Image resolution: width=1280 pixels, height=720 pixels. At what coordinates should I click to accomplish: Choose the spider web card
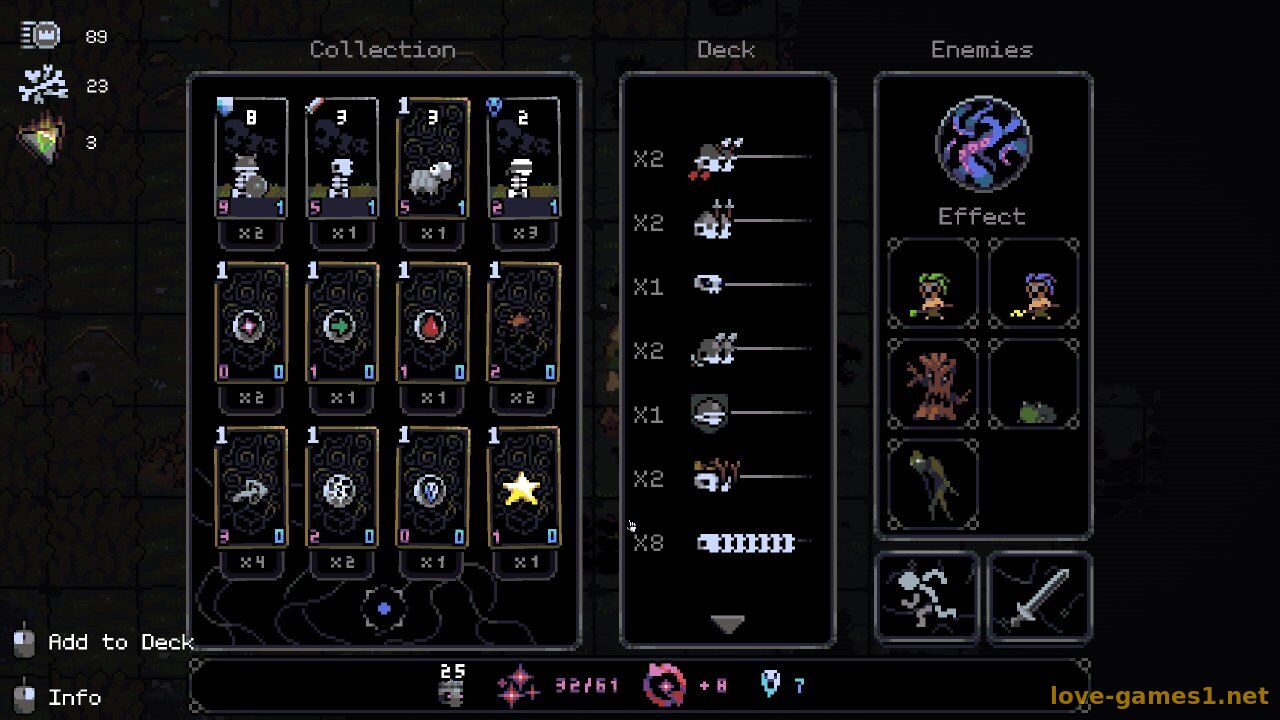(x=342, y=488)
